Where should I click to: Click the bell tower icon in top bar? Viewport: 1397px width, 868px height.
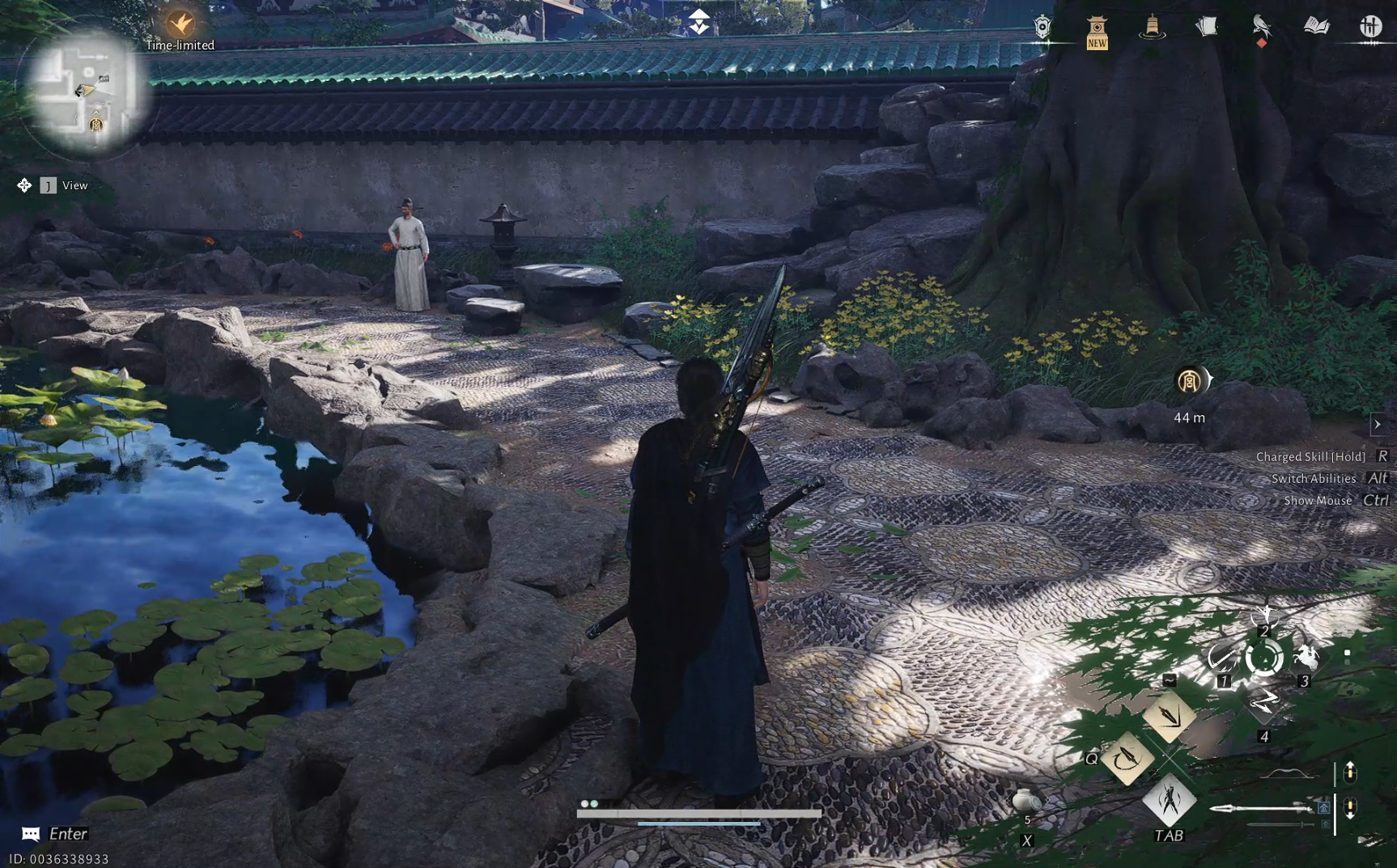pos(1153,27)
